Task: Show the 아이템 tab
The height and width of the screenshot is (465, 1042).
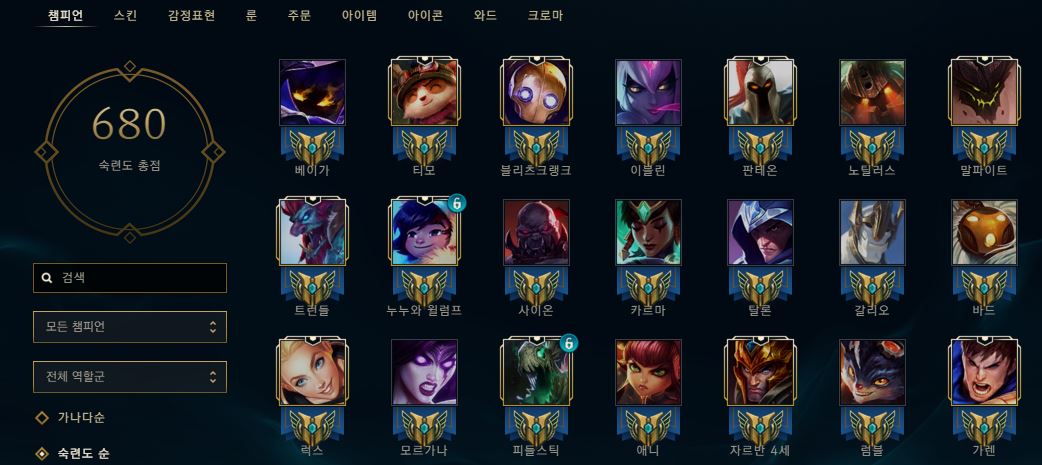Action: tap(361, 16)
